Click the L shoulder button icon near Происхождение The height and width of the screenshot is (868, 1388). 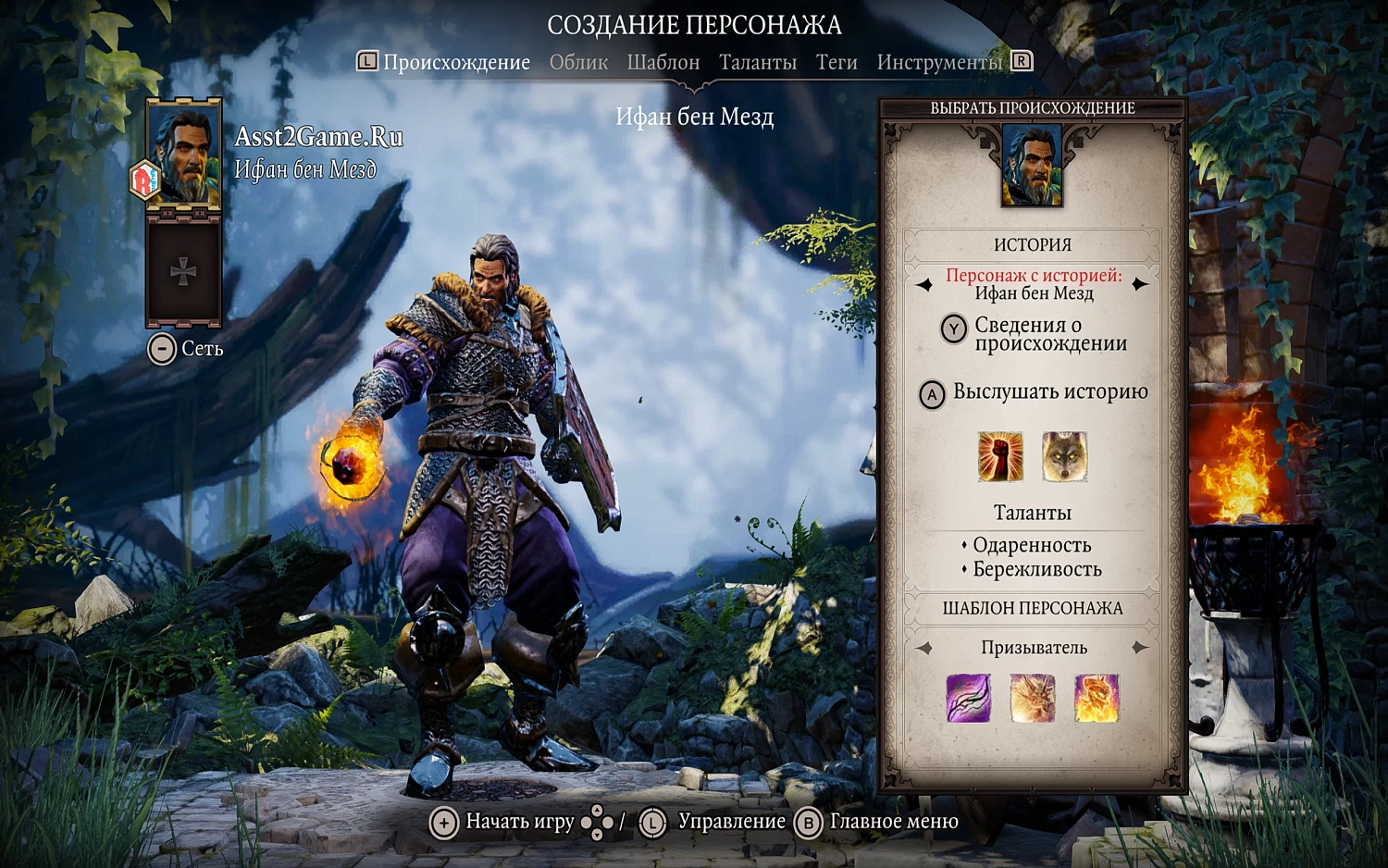366,61
